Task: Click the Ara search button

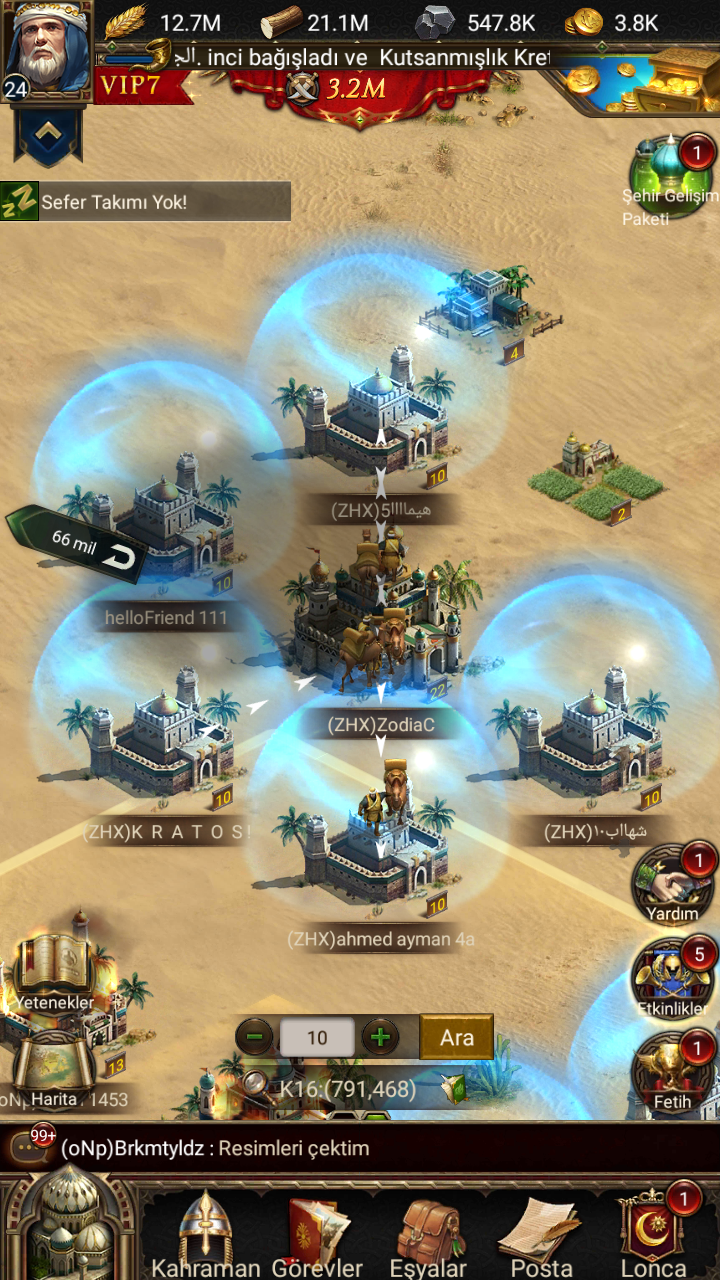Action: tap(456, 1037)
